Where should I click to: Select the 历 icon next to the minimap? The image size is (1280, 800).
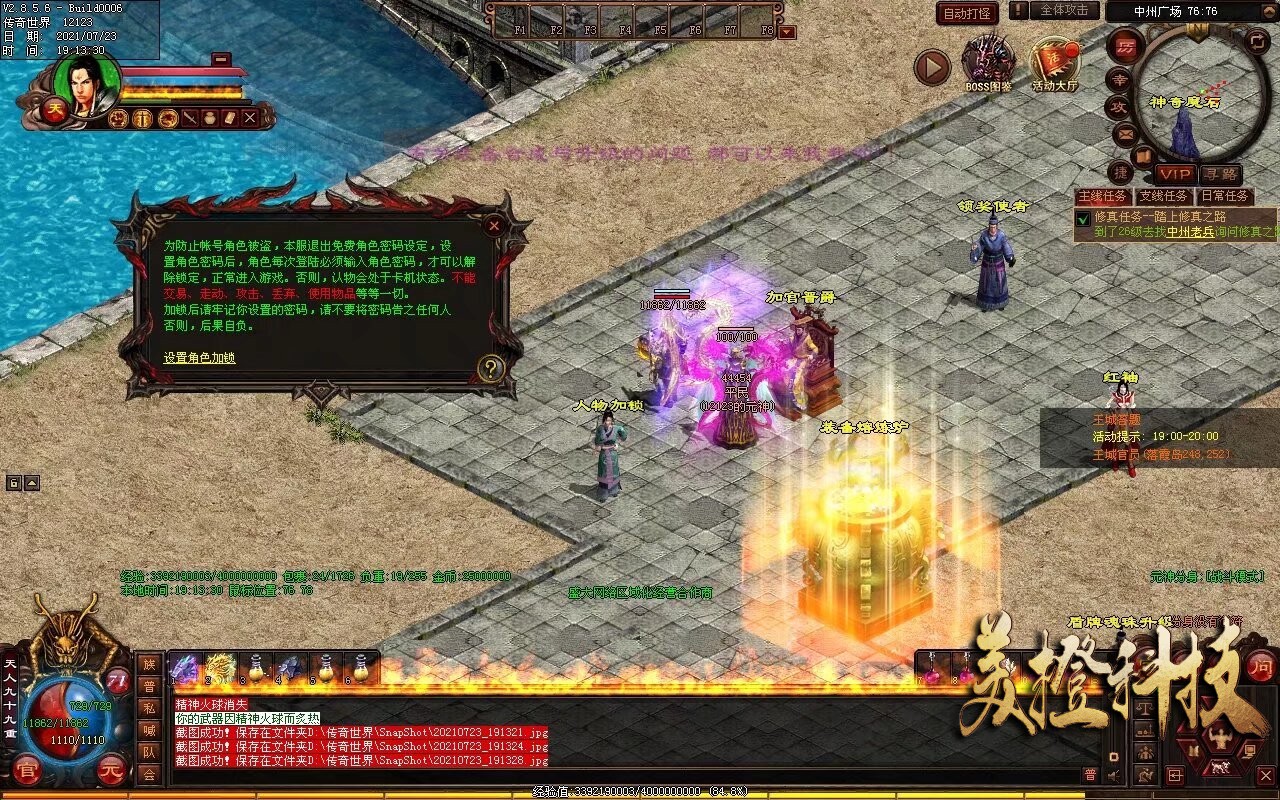(1125, 47)
